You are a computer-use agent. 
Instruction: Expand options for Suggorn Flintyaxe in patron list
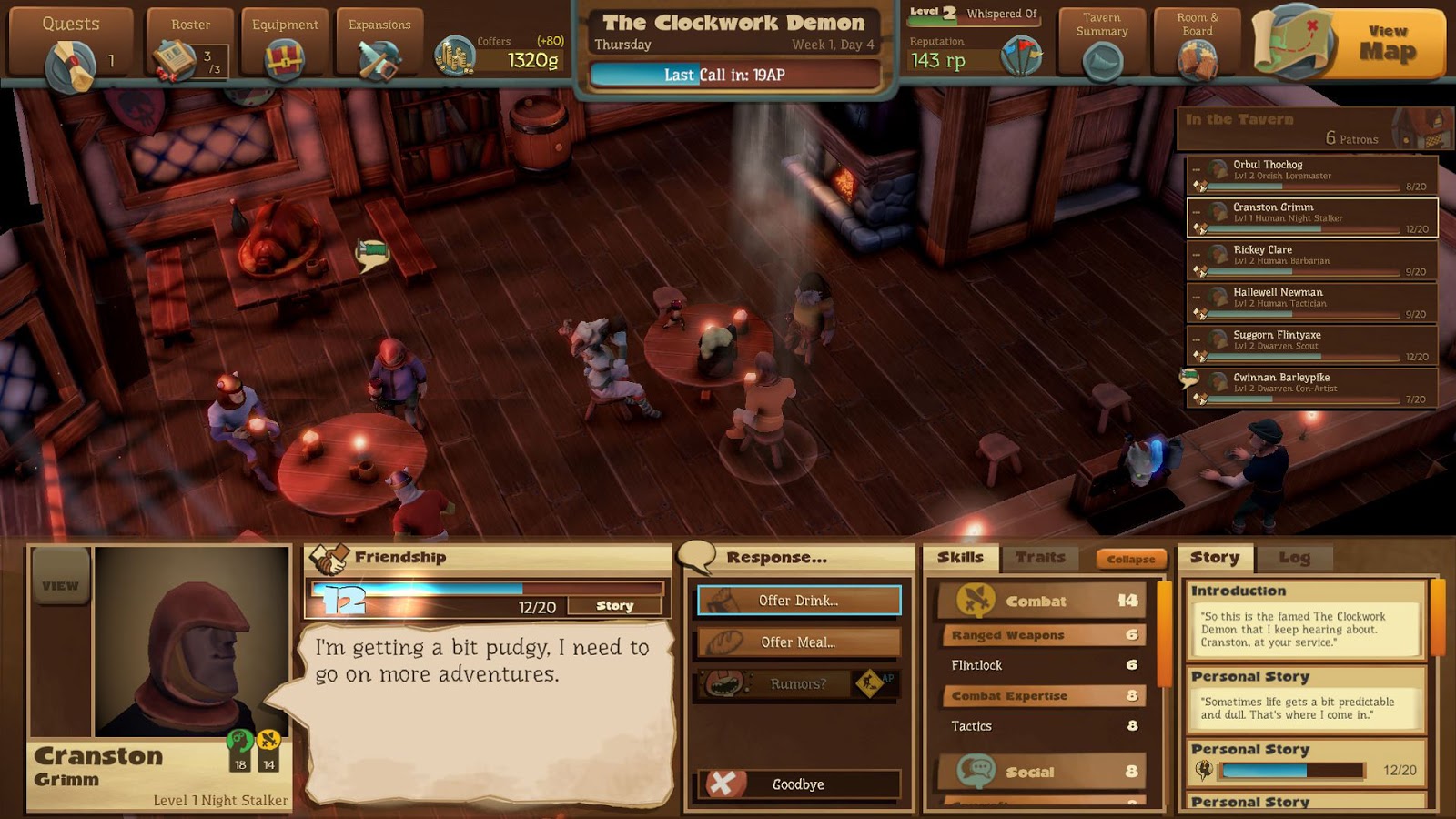[x=1197, y=340]
